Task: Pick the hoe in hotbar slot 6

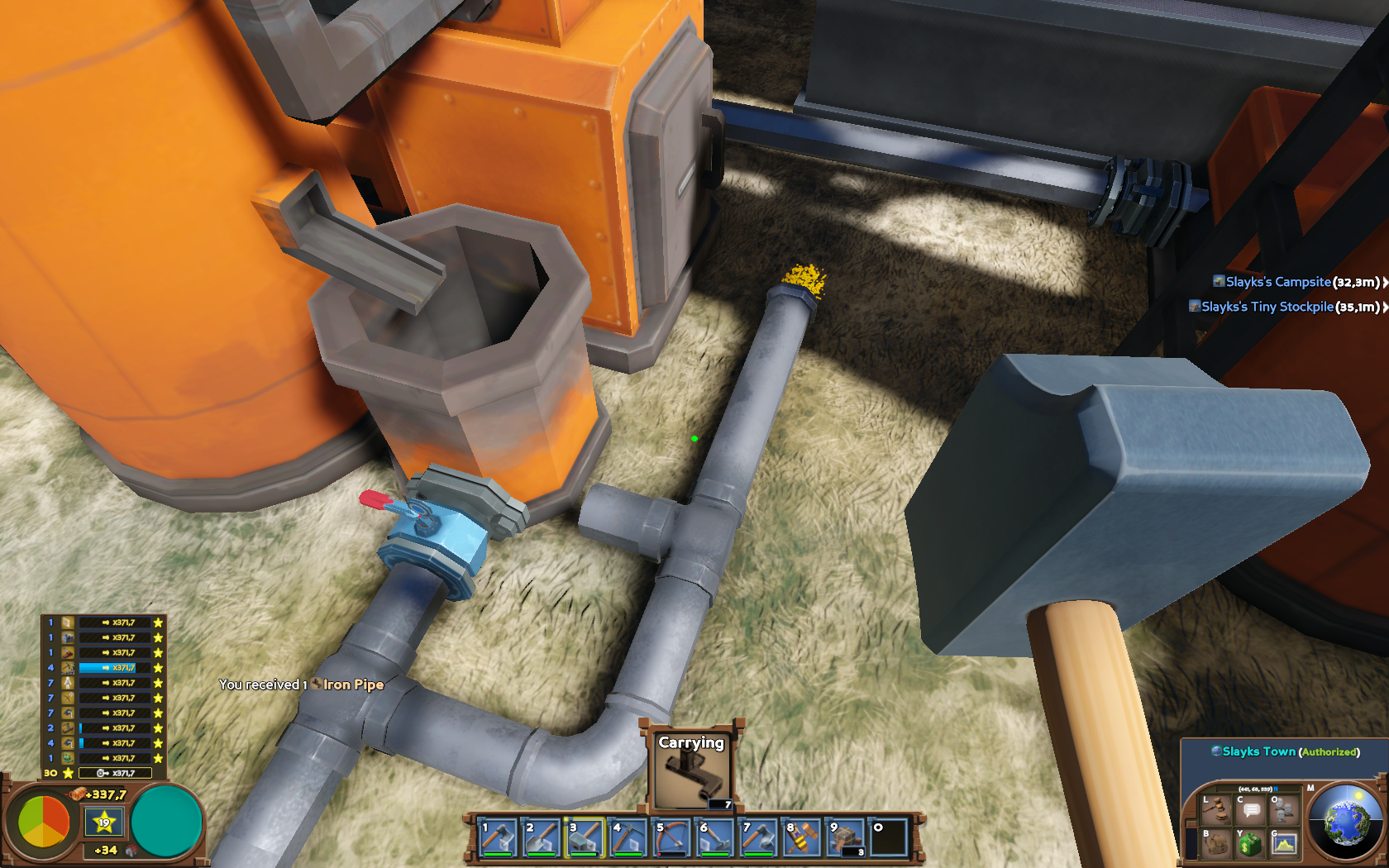Action: click(x=715, y=837)
